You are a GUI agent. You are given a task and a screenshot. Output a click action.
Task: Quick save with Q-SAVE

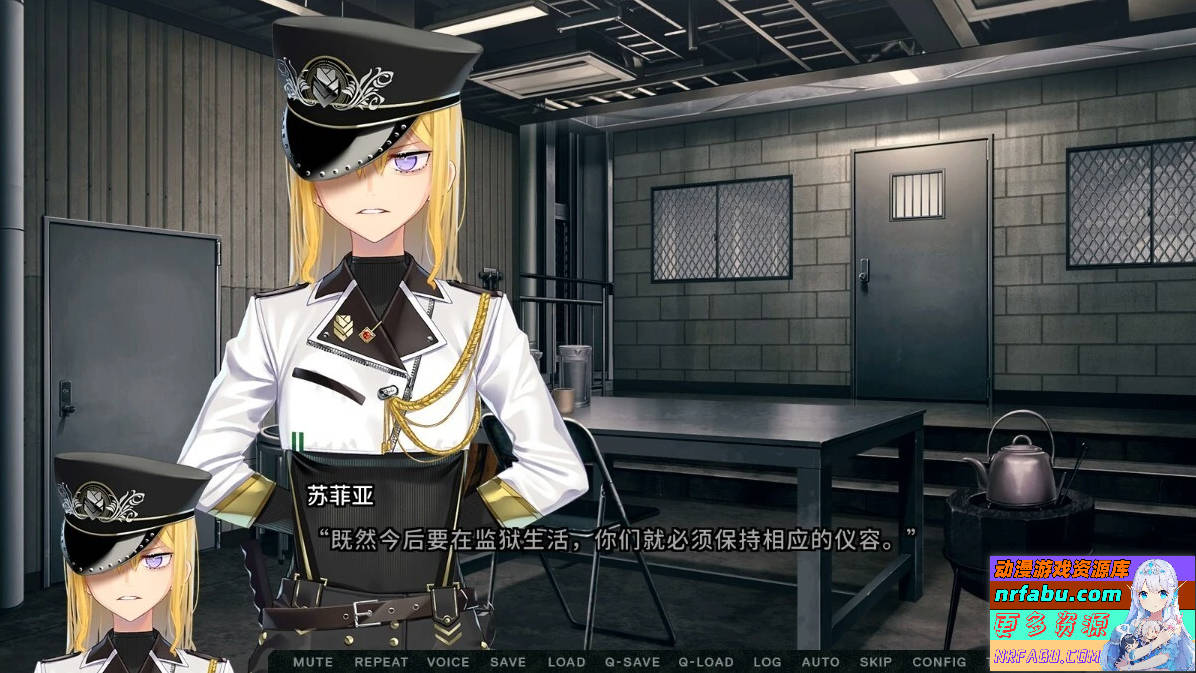632,662
